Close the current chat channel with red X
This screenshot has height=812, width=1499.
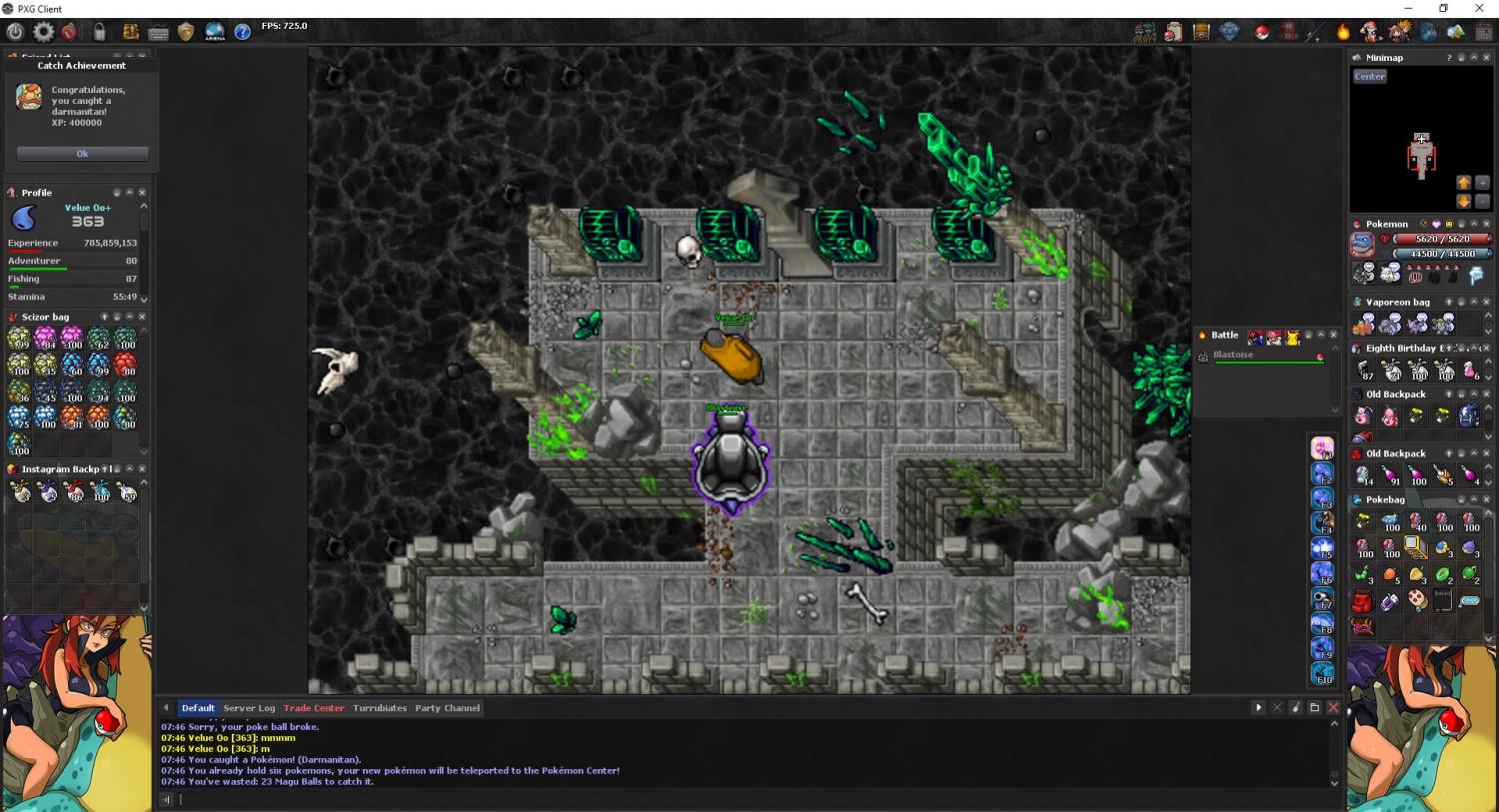tap(1333, 708)
